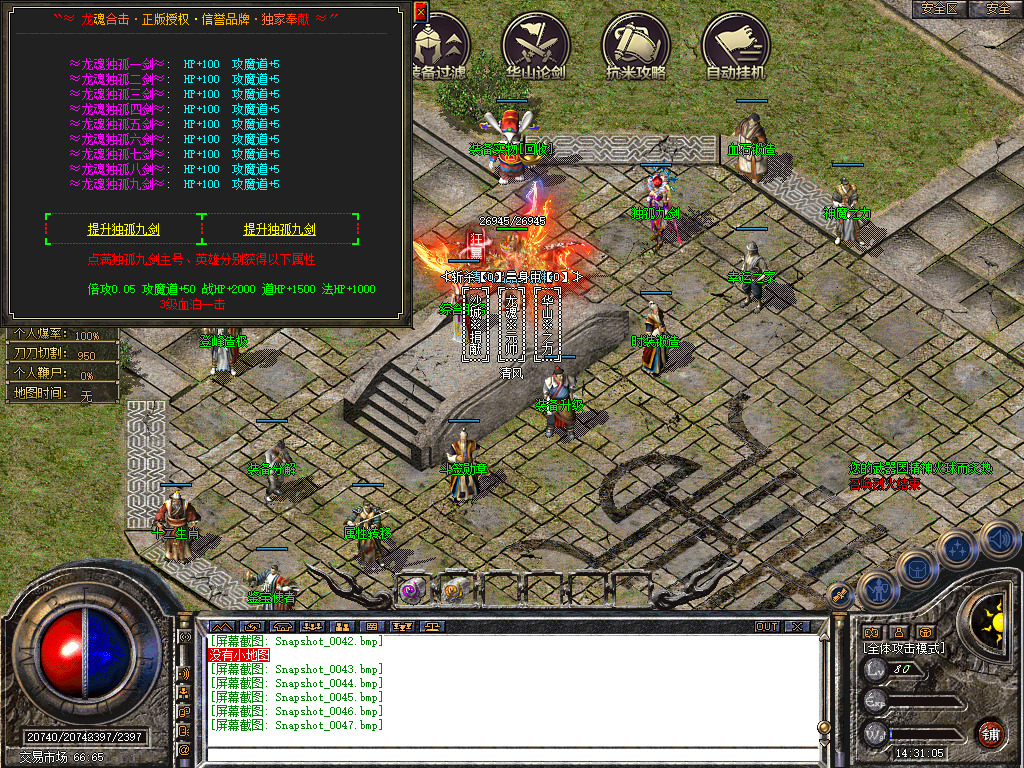The height and width of the screenshot is (768, 1024).
Task: Open character sheet via the knight orb
Action: (876, 588)
